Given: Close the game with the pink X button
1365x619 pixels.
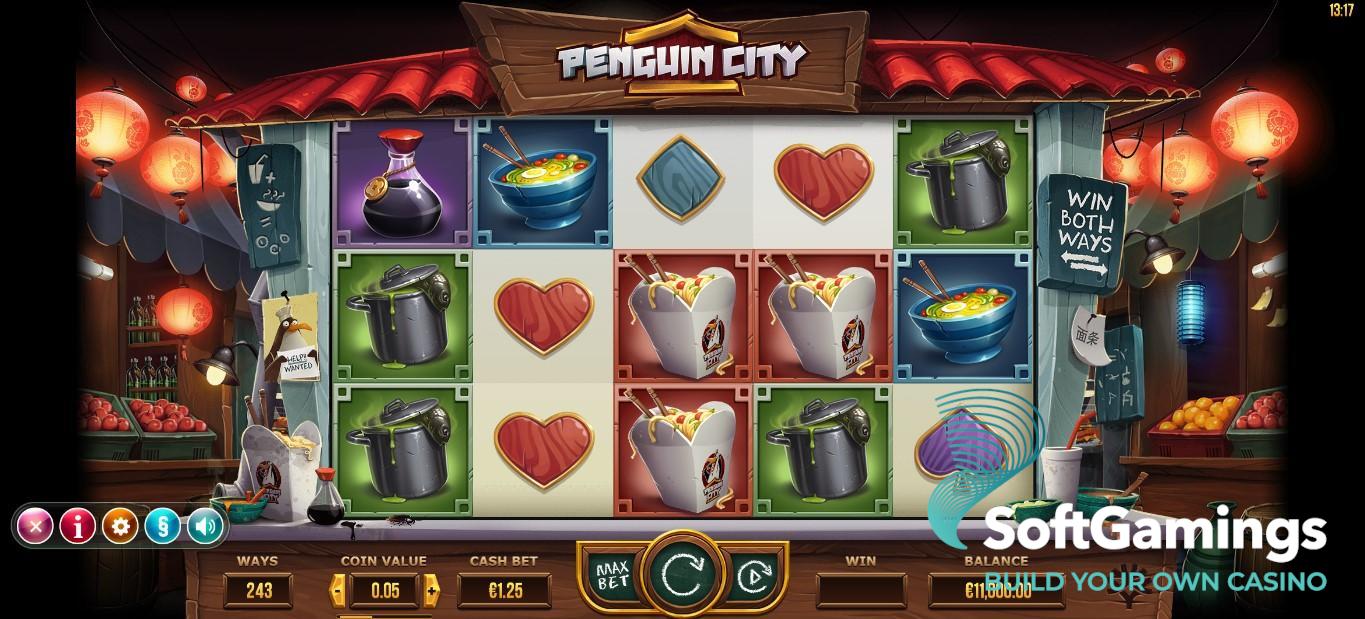Looking at the screenshot, I should pyautogui.click(x=35, y=525).
